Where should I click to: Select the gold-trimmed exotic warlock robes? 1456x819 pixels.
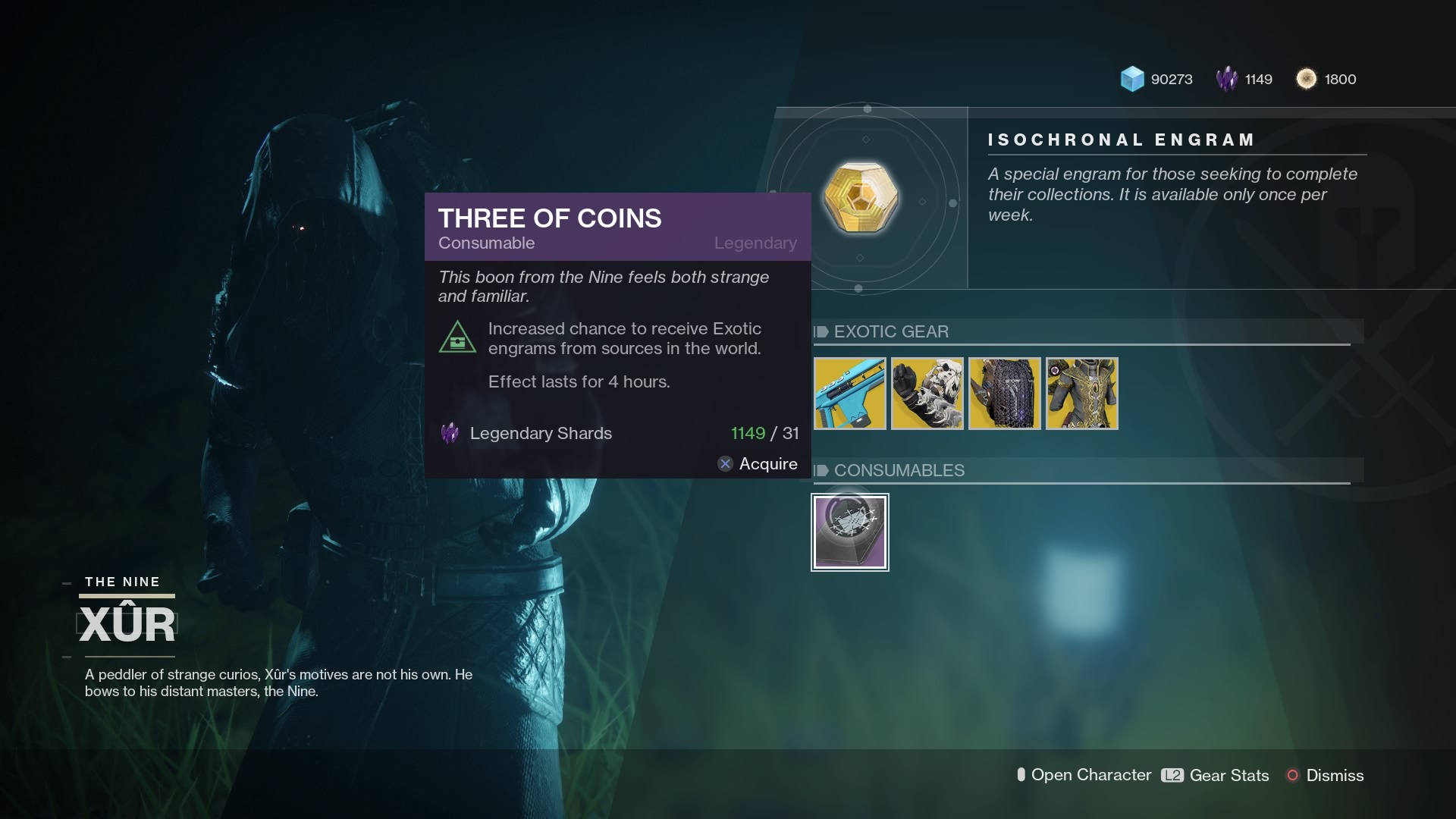pyautogui.click(x=1081, y=393)
